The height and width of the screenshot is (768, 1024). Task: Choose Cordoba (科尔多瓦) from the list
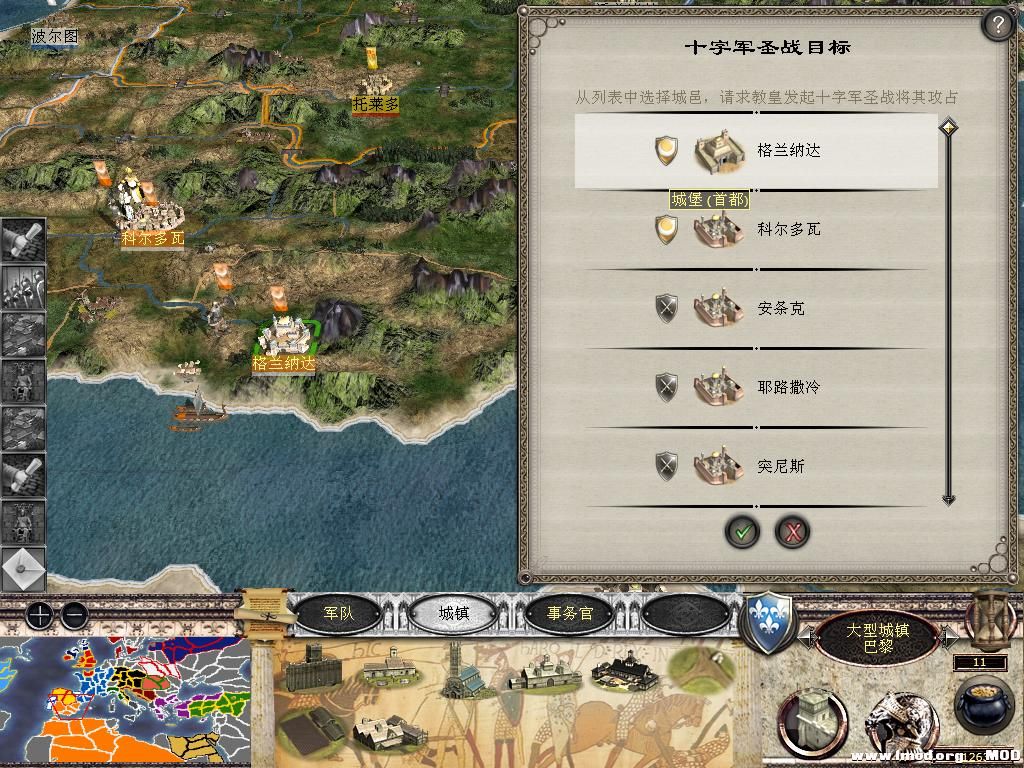tap(756, 230)
